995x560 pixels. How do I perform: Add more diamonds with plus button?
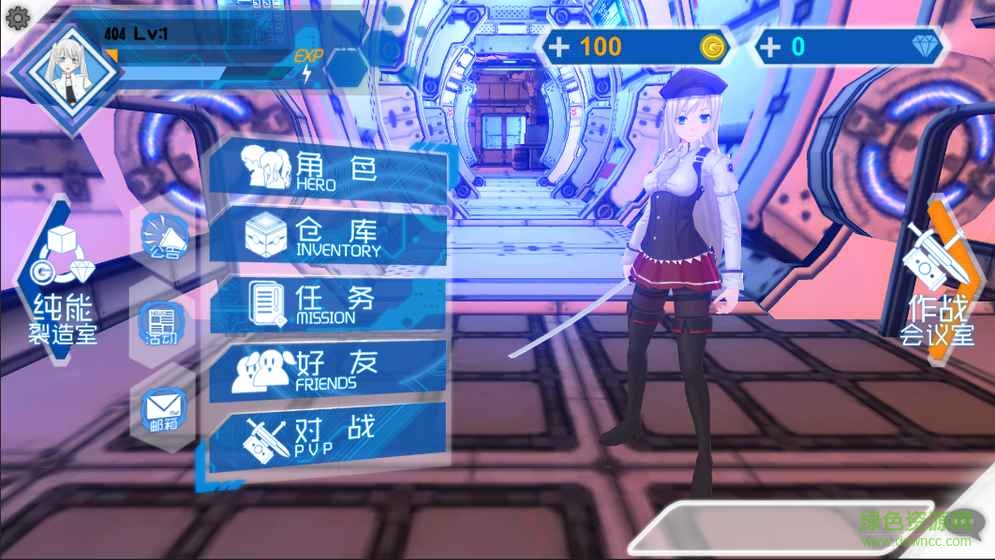pos(771,46)
